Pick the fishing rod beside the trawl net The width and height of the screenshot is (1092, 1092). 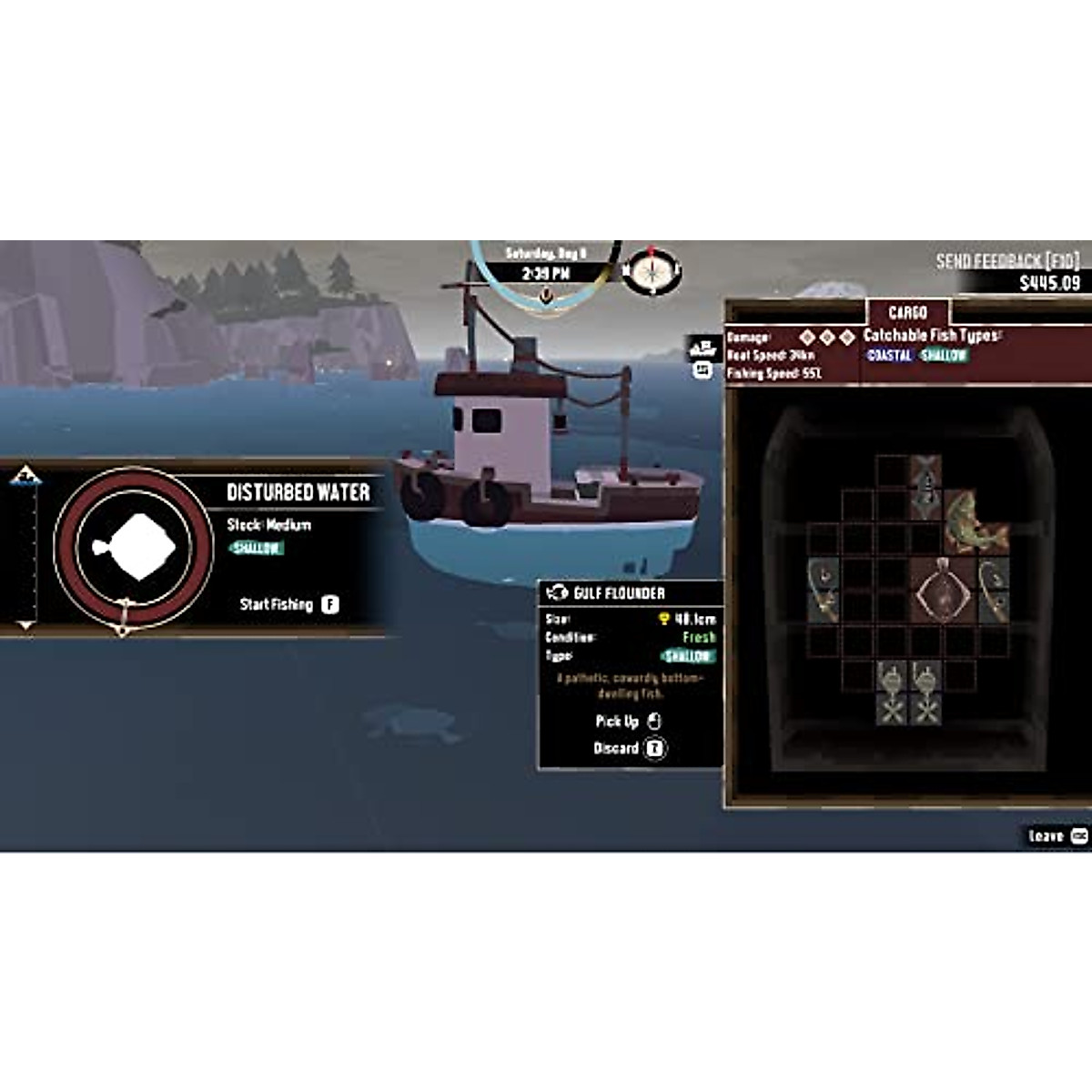(x=993, y=590)
